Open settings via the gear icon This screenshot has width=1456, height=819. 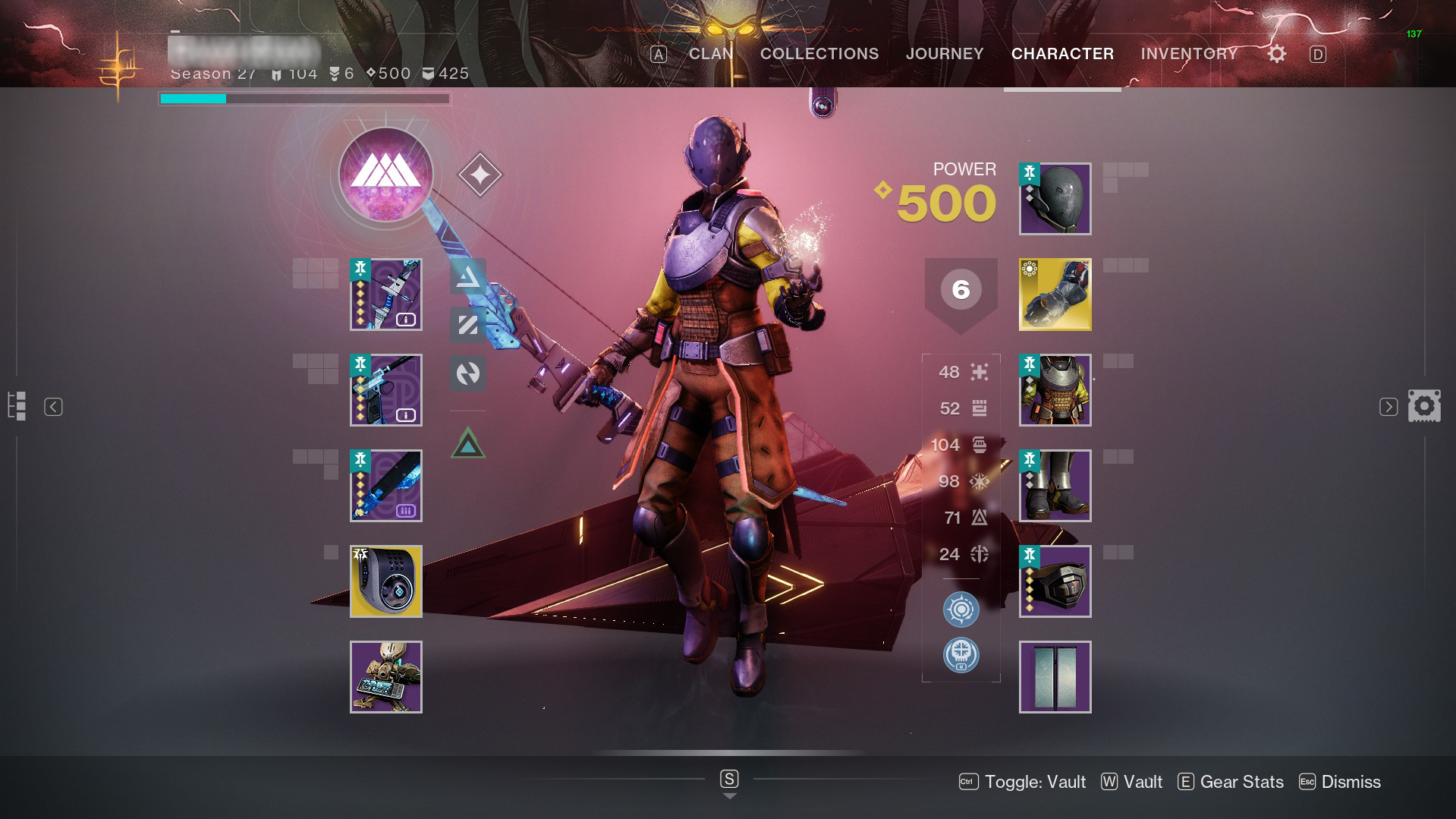point(1277,54)
